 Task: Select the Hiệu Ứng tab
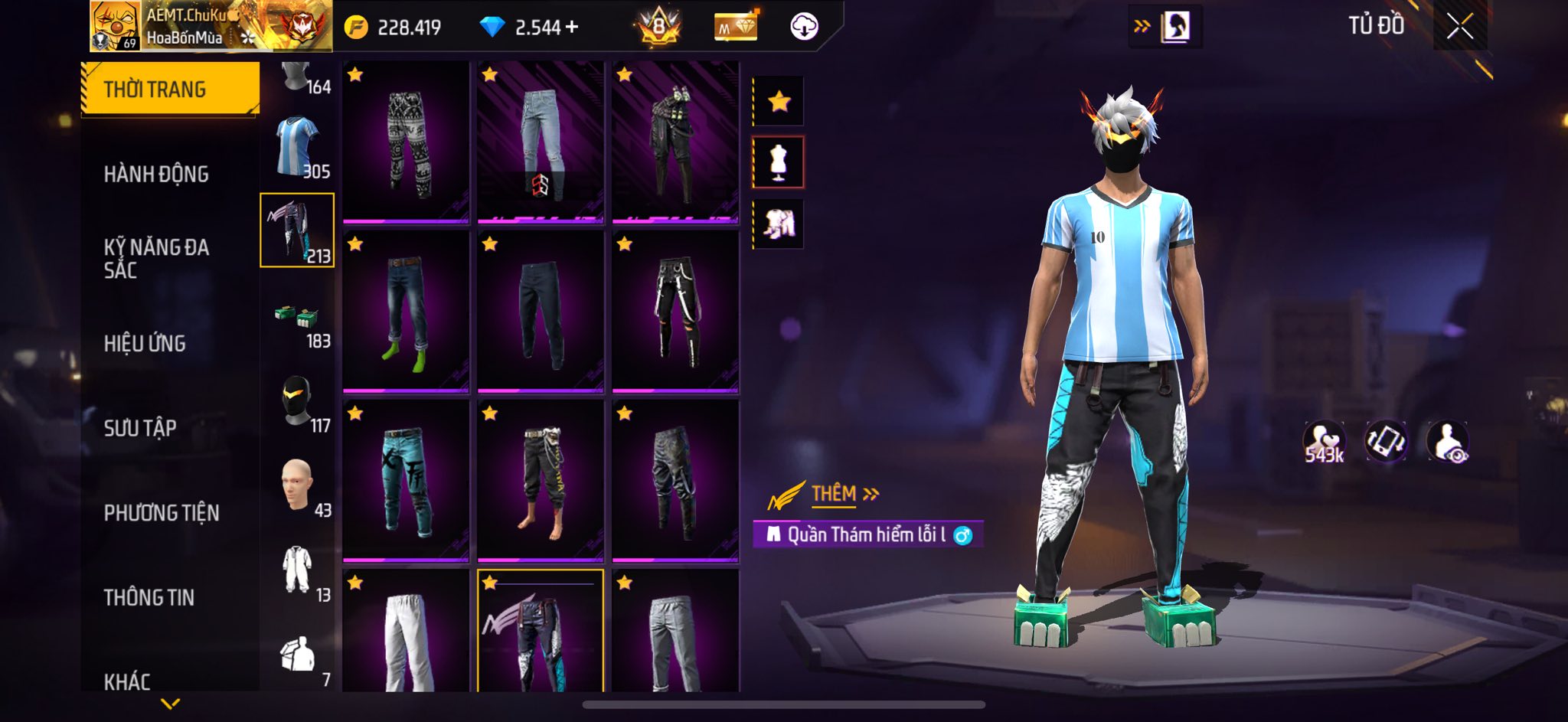tap(145, 343)
